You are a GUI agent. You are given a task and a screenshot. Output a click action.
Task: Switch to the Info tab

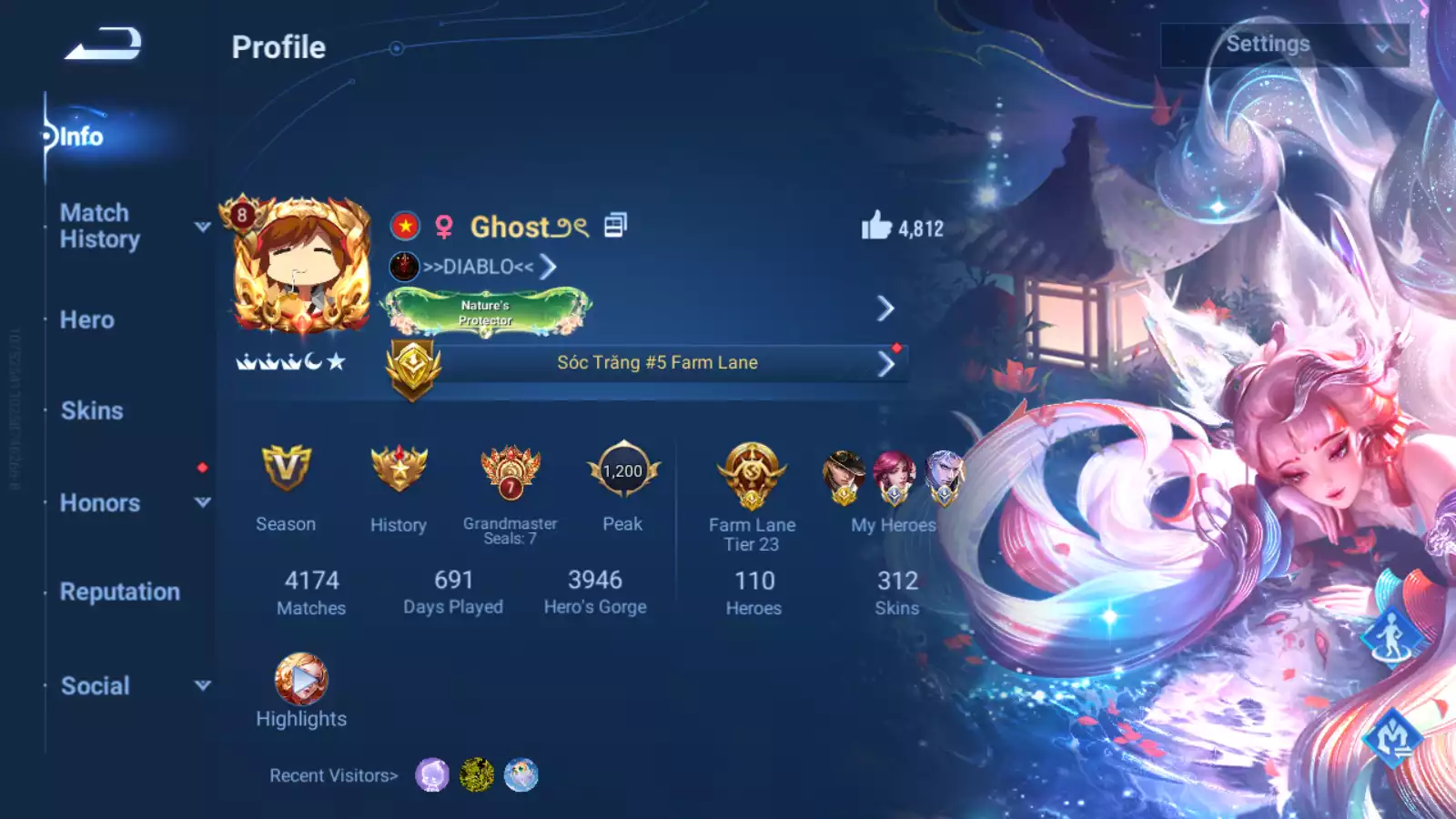click(x=82, y=136)
